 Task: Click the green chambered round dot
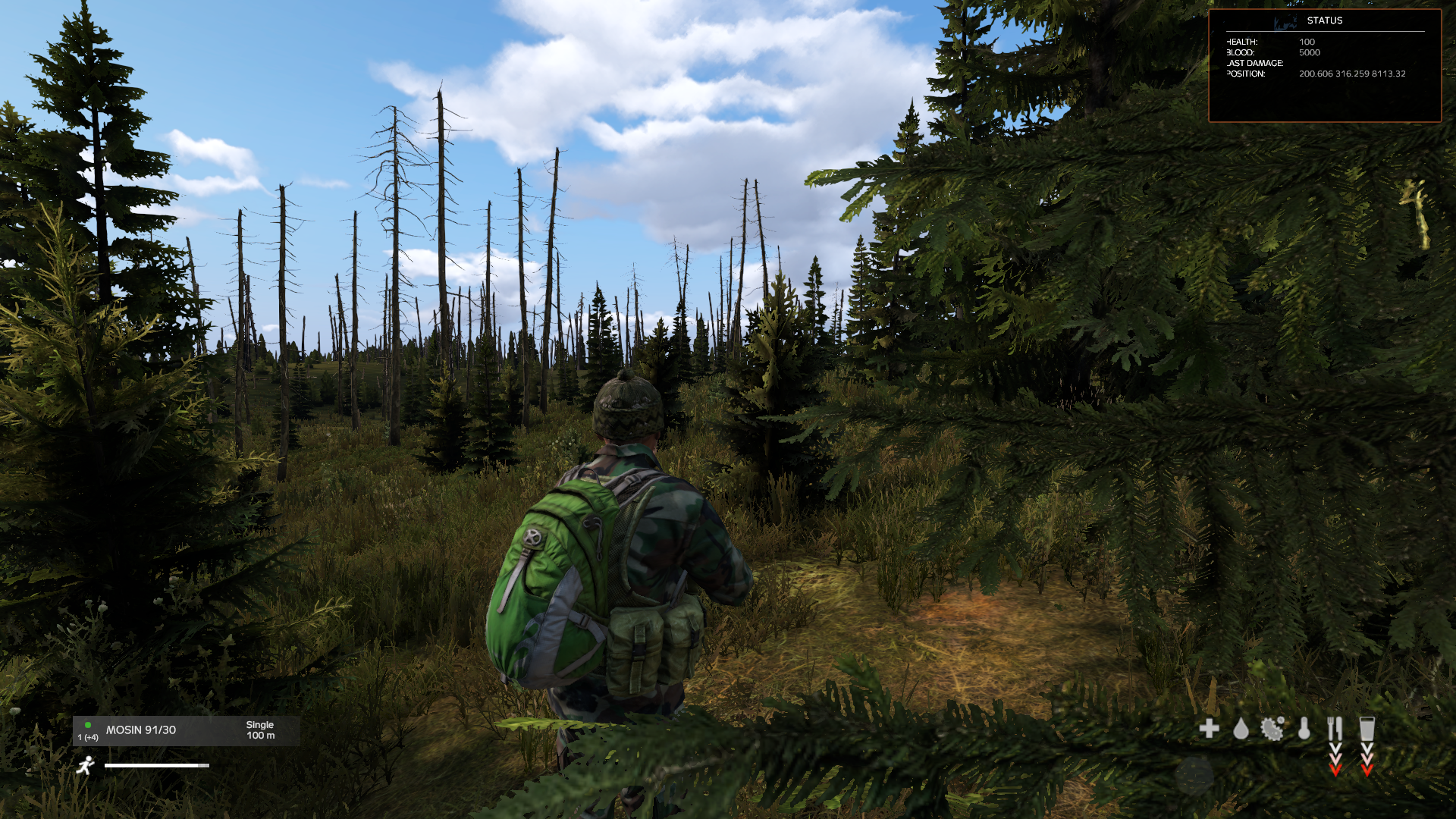tap(89, 725)
